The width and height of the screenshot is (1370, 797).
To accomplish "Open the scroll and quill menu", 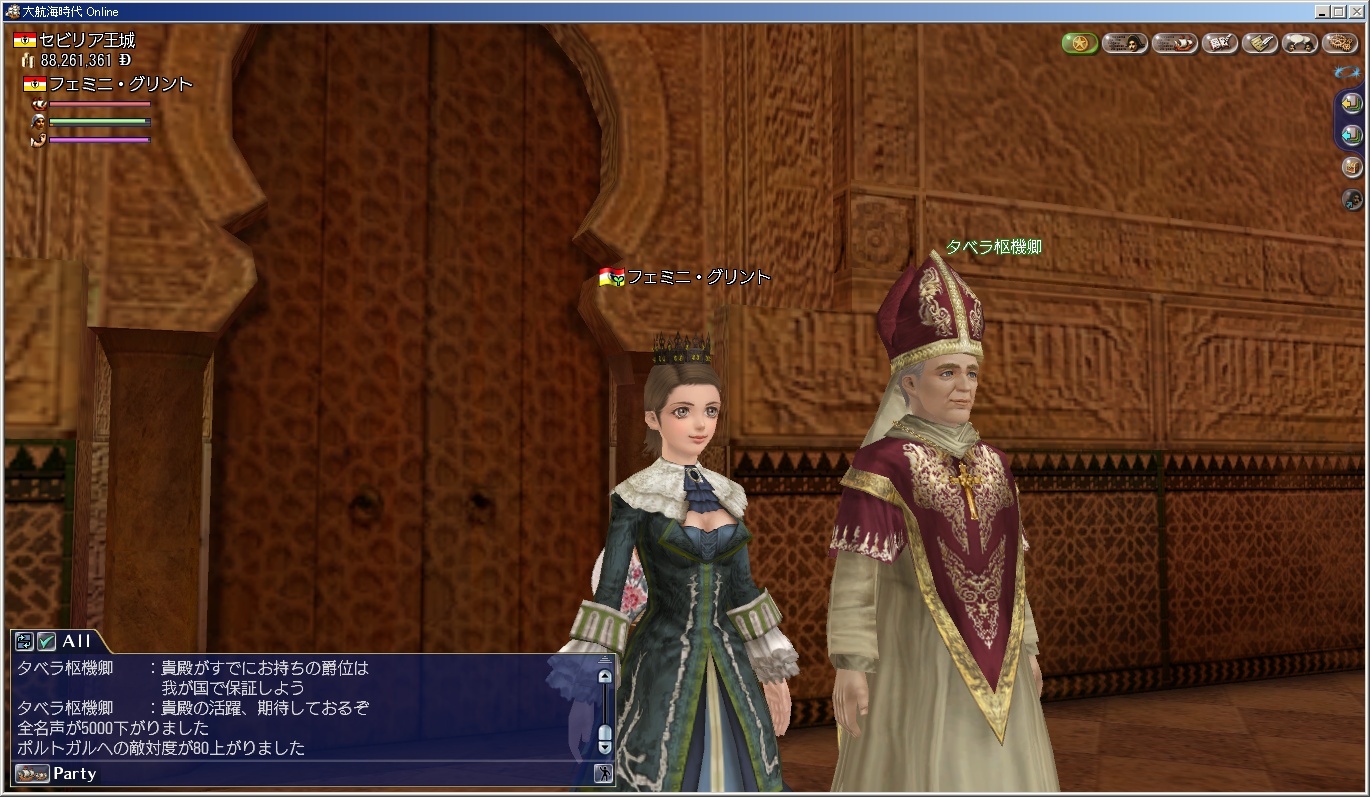I will coord(1260,43).
